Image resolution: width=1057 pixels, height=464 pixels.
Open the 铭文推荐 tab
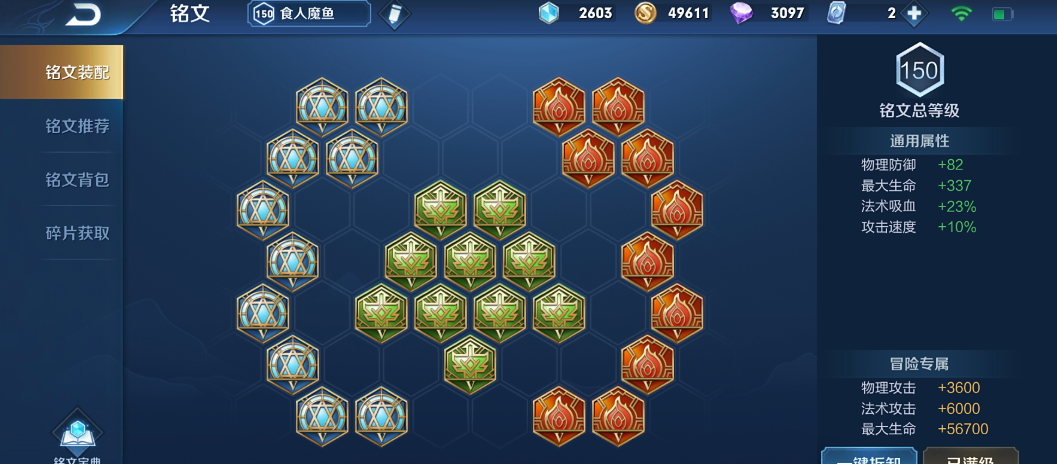[77, 126]
